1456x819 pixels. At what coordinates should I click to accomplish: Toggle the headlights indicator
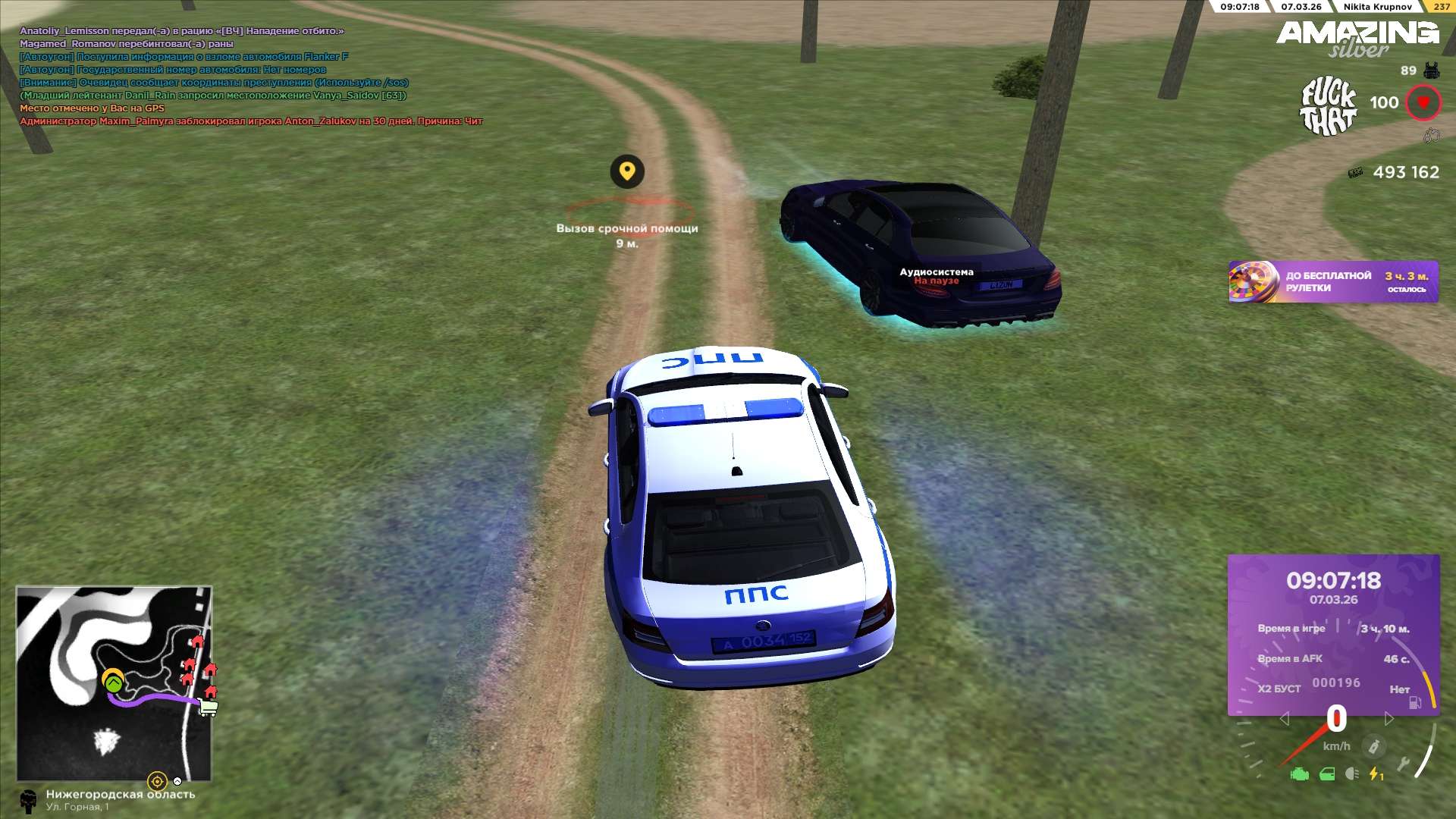pos(1351,774)
